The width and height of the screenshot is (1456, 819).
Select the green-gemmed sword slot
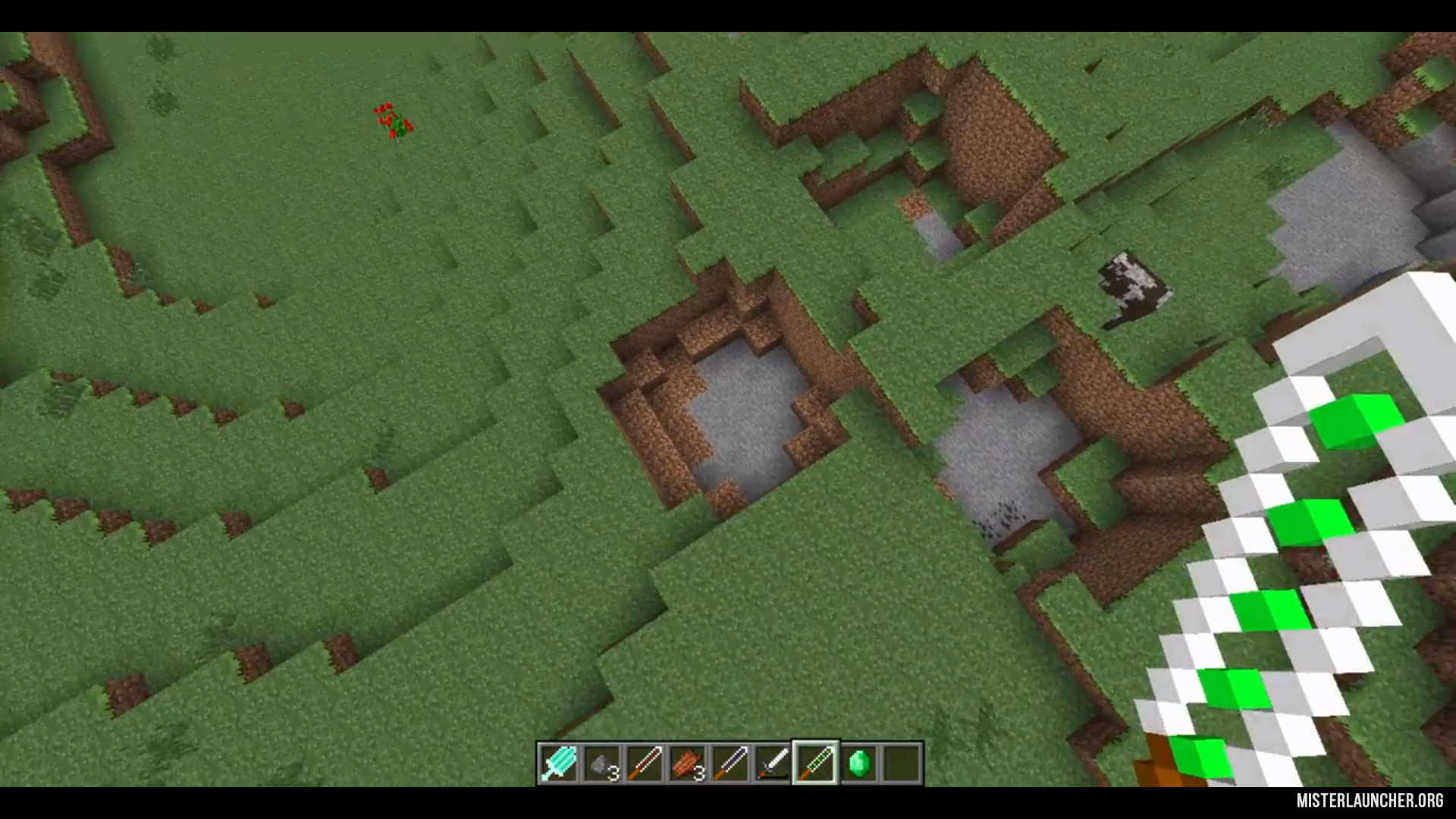816,763
